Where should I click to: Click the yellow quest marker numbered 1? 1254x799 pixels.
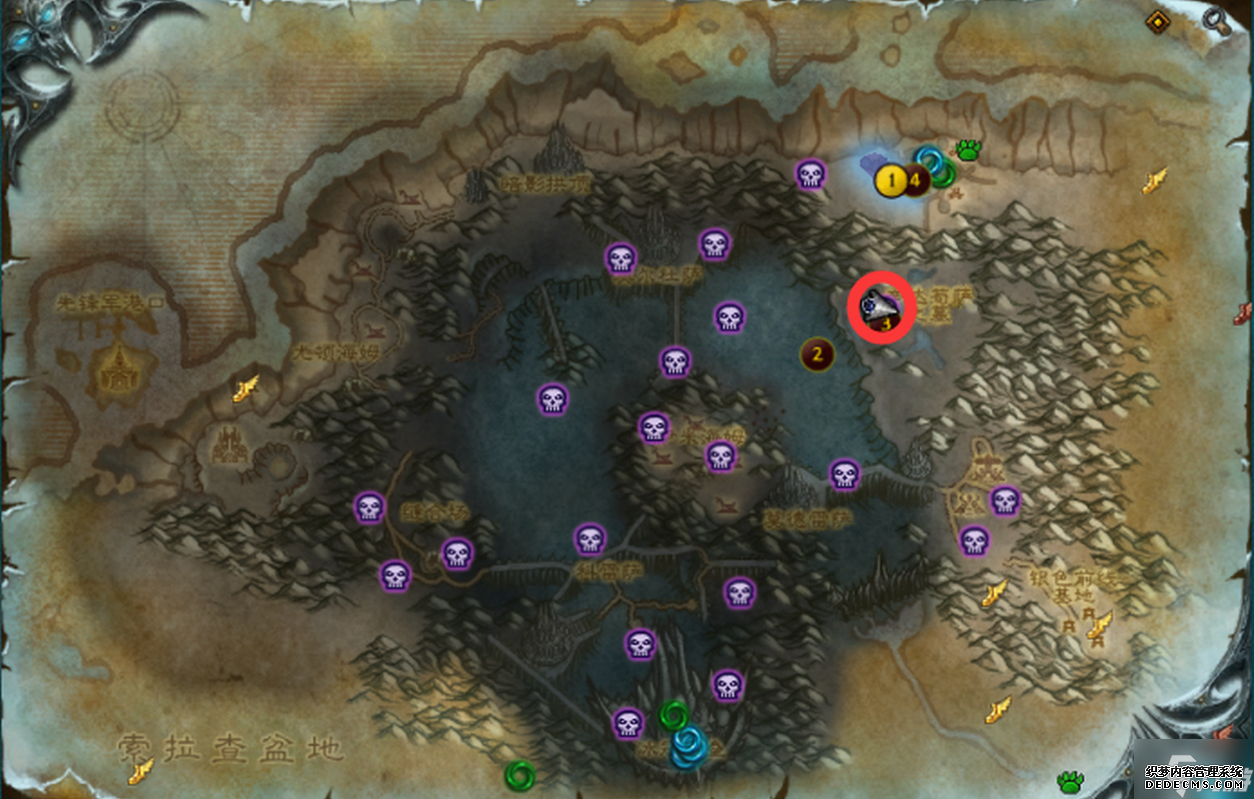click(890, 181)
